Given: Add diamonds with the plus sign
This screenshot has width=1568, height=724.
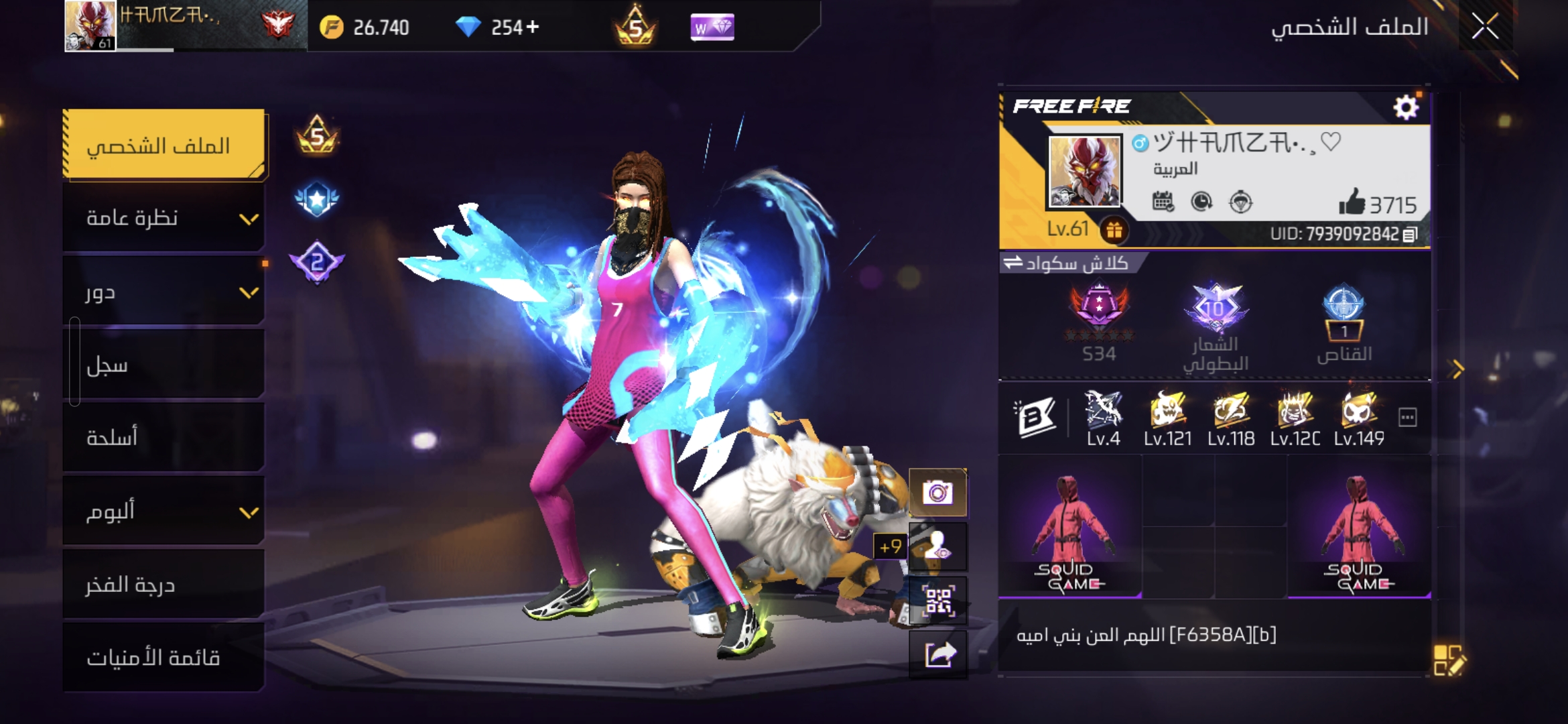Looking at the screenshot, I should click(533, 27).
